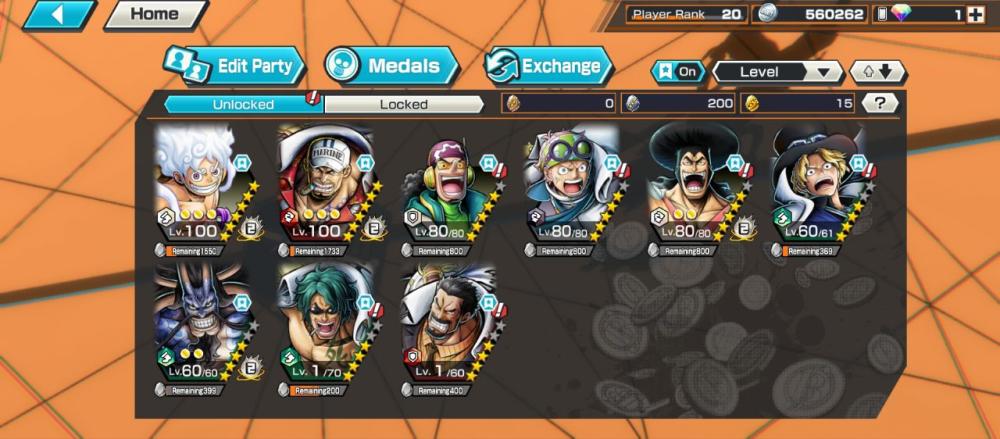The image size is (1000, 439).
Task: Switch to the Unlocked characters tab
Action: click(x=243, y=104)
